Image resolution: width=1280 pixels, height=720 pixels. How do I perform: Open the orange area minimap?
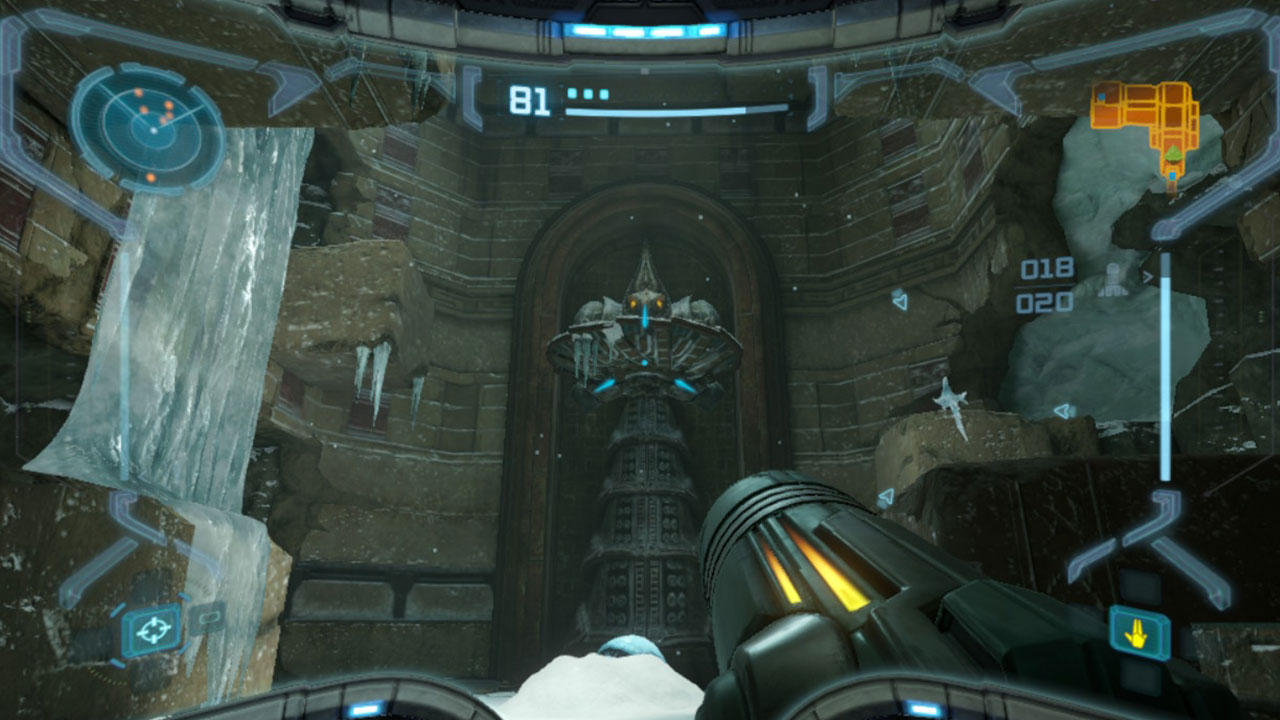coord(1147,123)
